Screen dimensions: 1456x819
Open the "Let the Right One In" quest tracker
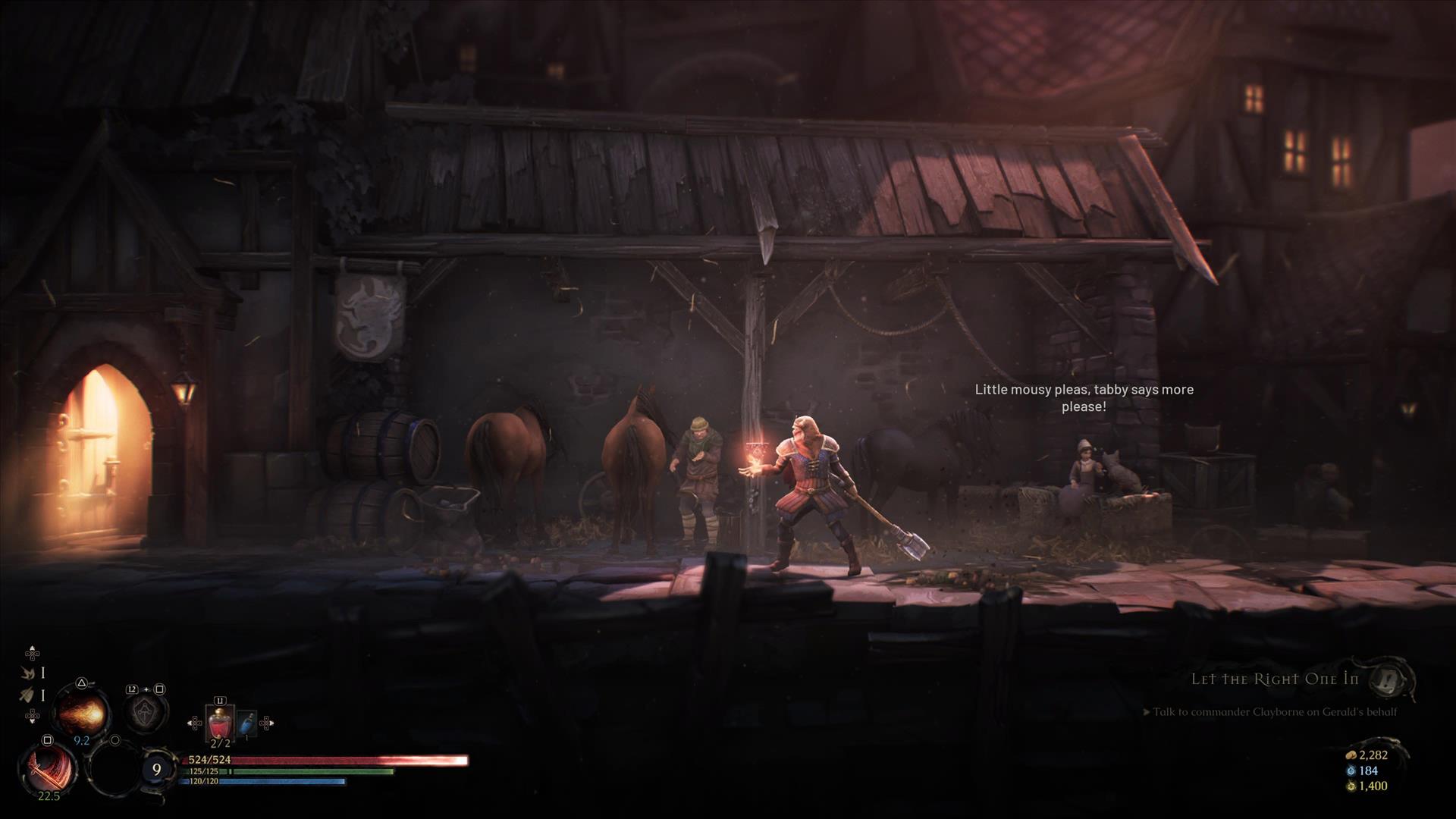point(1274,679)
